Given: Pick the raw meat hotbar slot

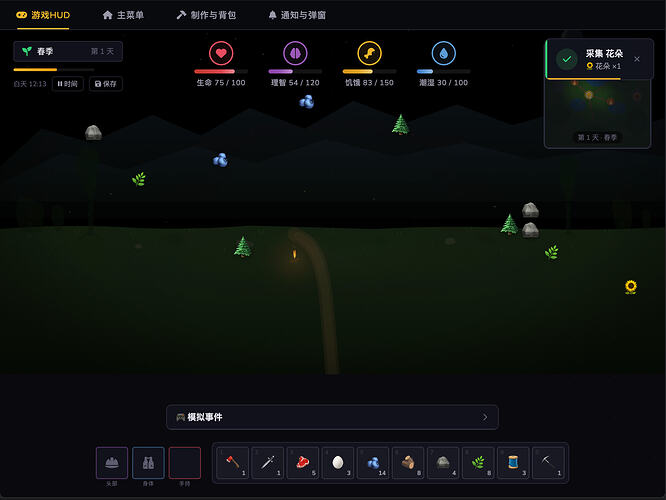Looking at the screenshot, I should (302, 463).
